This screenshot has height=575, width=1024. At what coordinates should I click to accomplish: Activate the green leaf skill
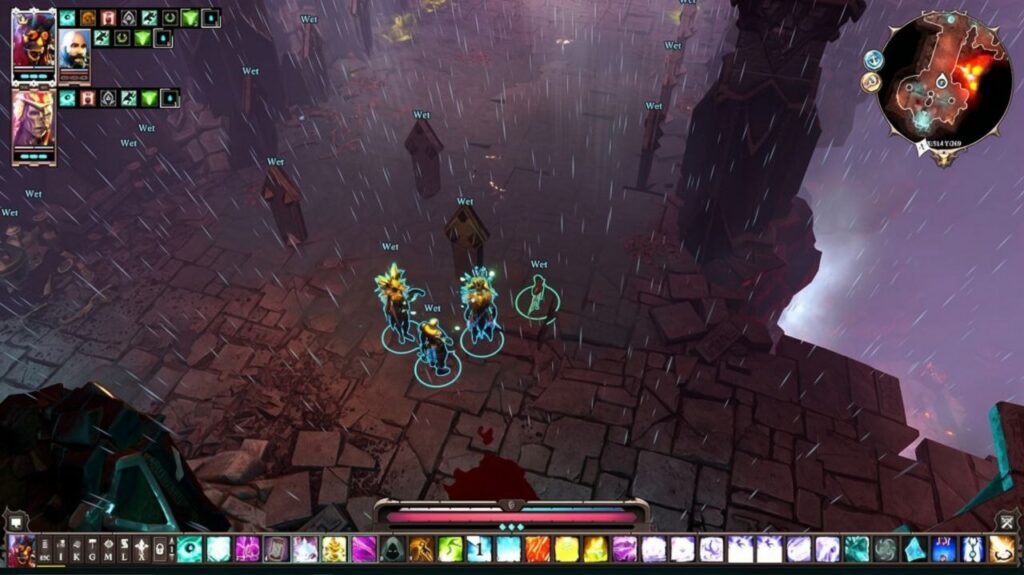(451, 549)
